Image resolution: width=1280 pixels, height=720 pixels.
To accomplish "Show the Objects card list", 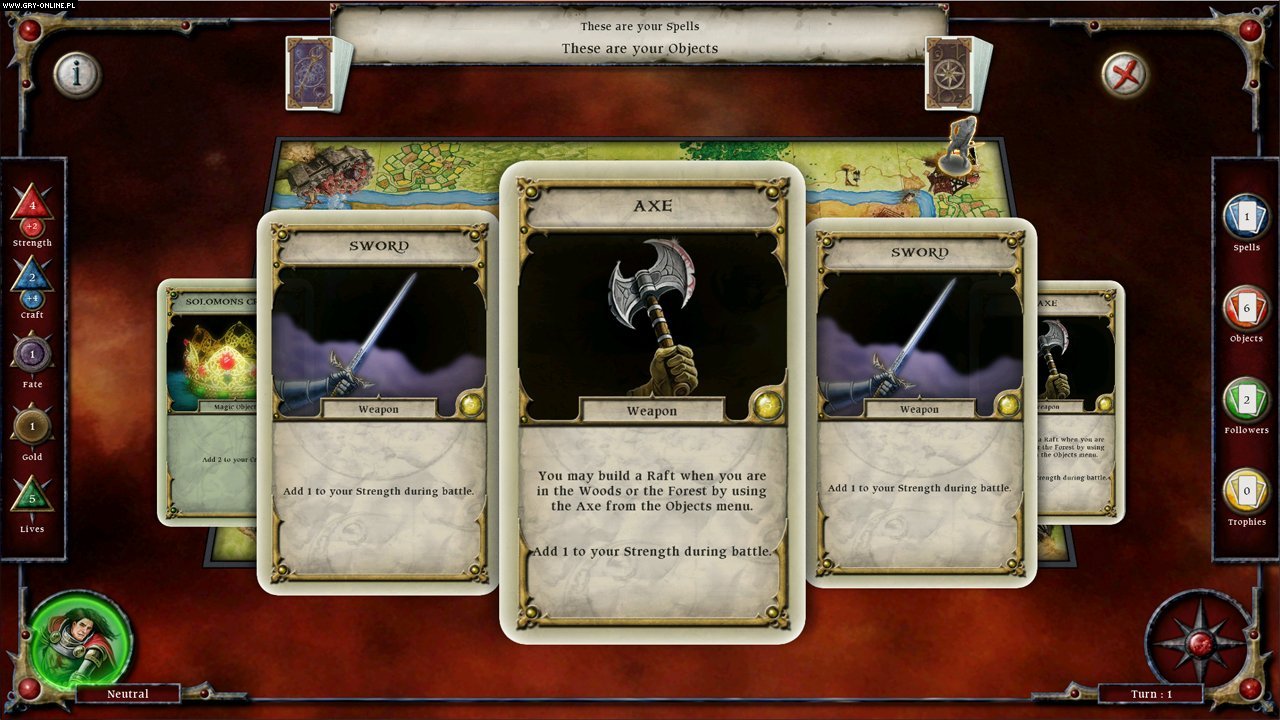I will (1246, 310).
